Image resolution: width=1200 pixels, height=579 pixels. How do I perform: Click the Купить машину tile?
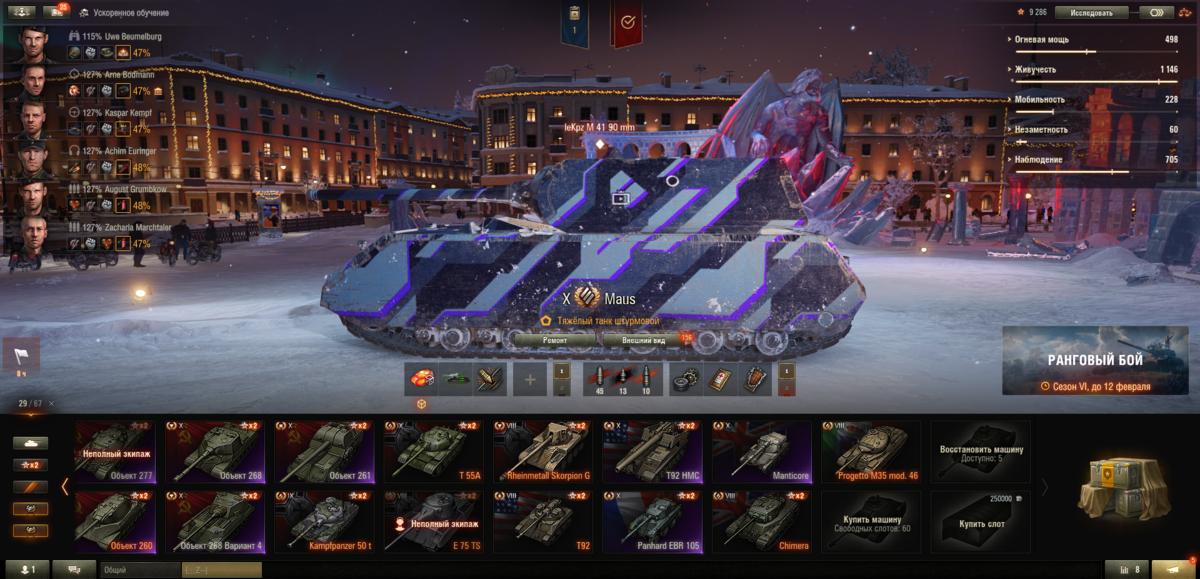[x=870, y=521]
